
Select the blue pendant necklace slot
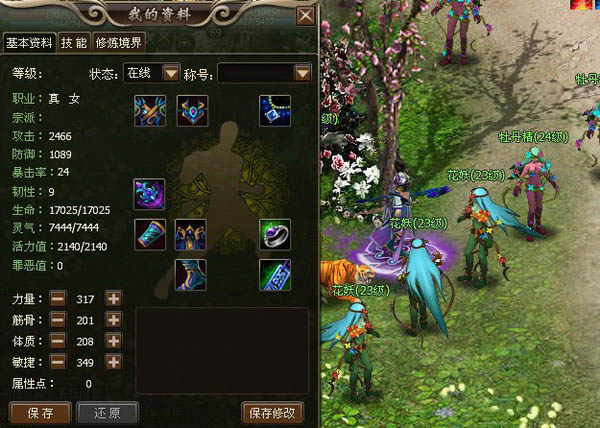click(x=275, y=110)
